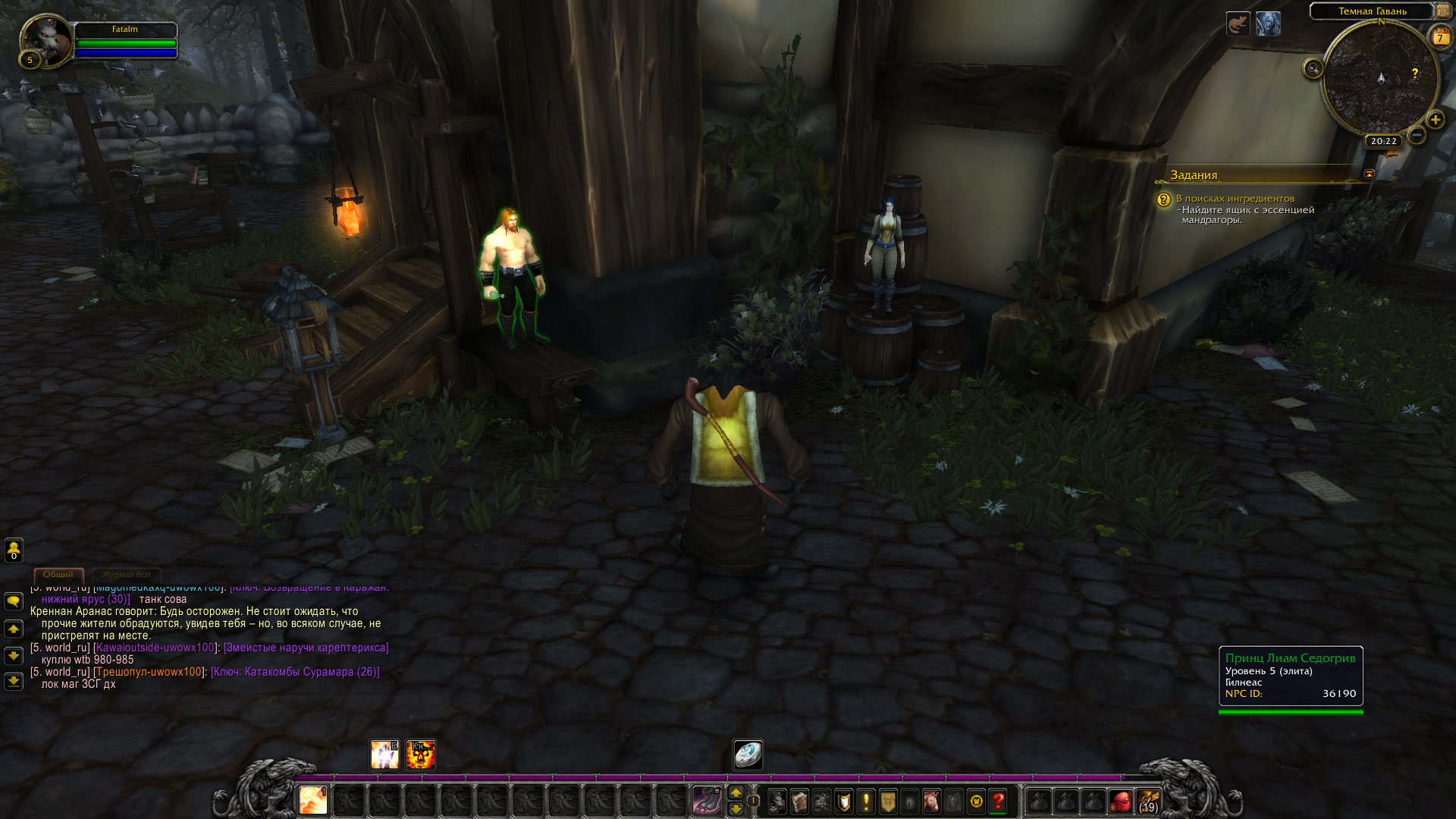This screenshot has width=1456, height=819.
Task: Open the social friends button showing 0
Action: (14, 550)
